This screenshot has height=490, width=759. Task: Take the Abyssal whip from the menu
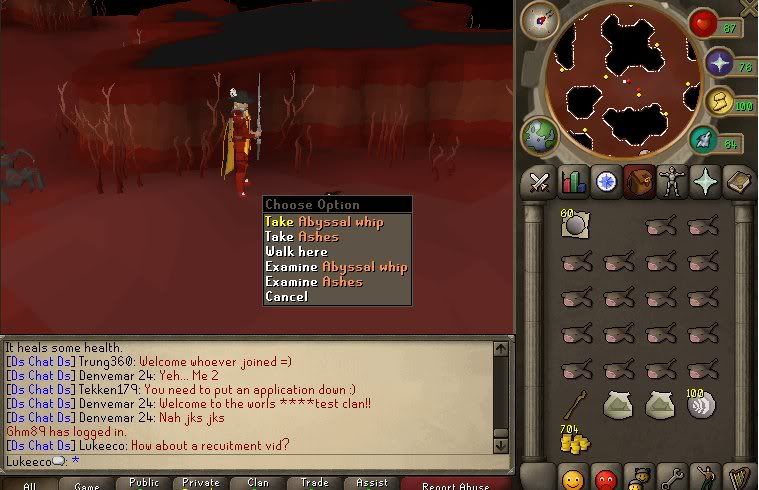323,222
